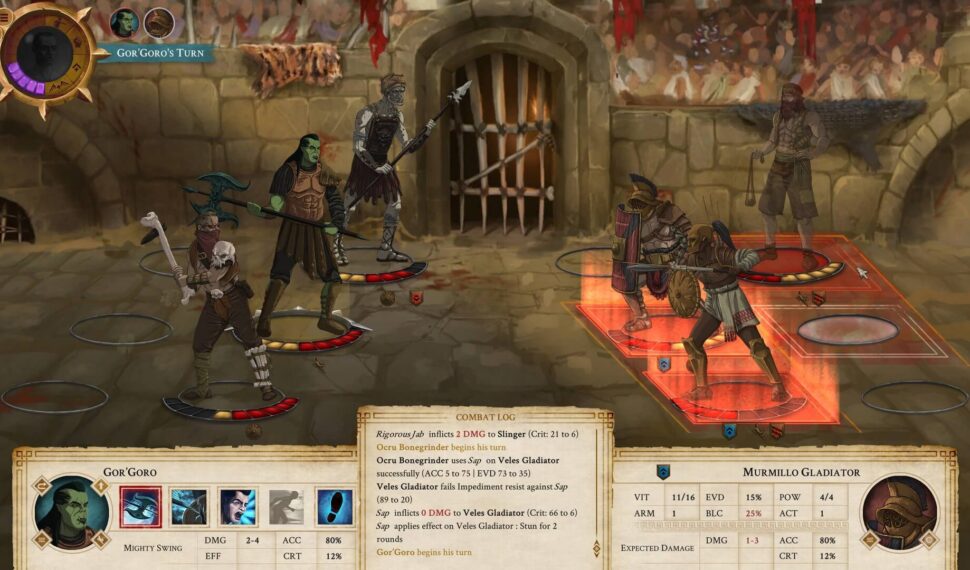
Task: Select the Mighty Swing axe ability
Action: (140, 507)
